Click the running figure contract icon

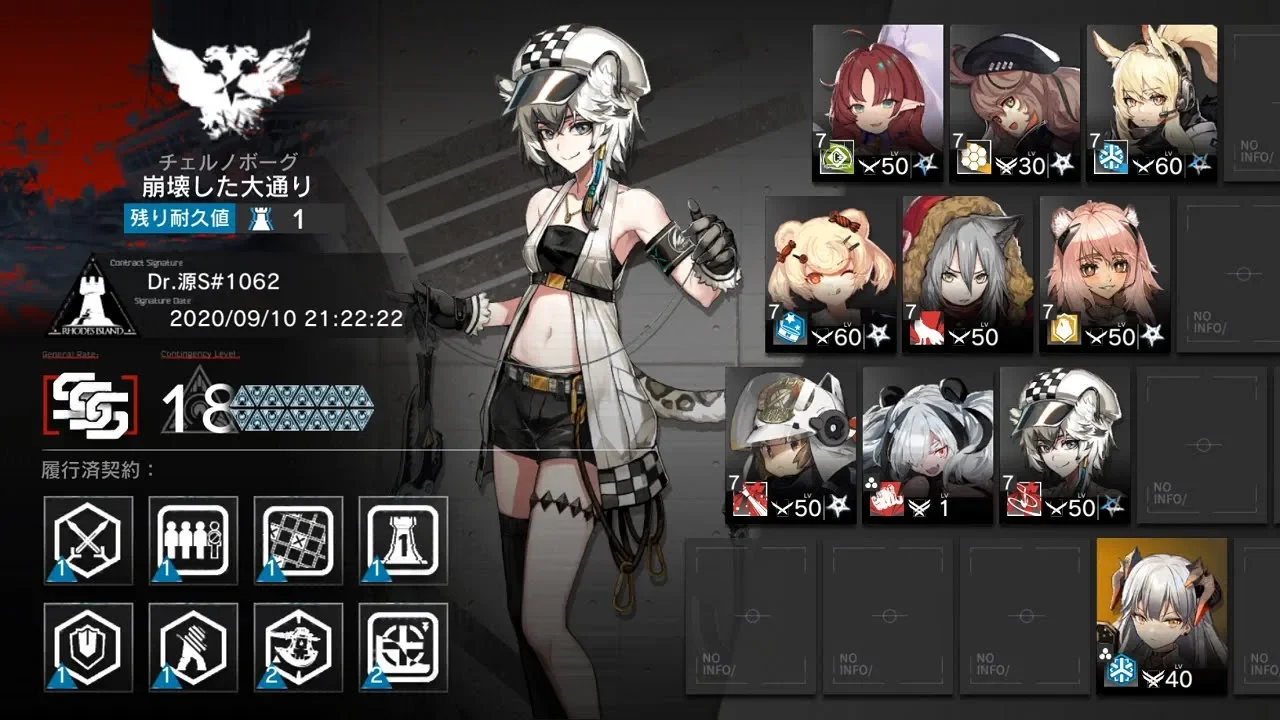click(x=194, y=647)
